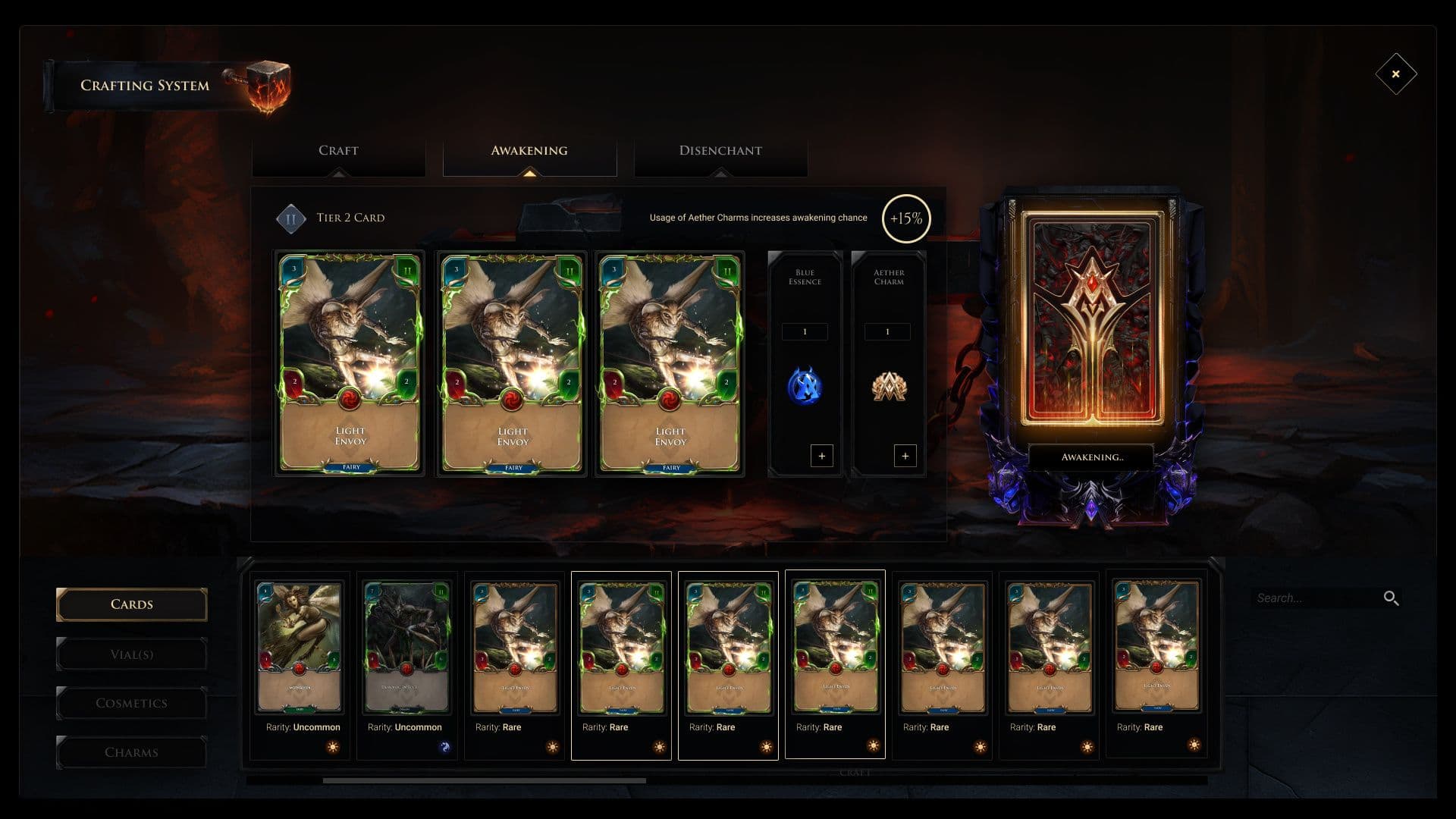Select the Awakening tab
This screenshot has height=819, width=1456.
pyautogui.click(x=529, y=151)
